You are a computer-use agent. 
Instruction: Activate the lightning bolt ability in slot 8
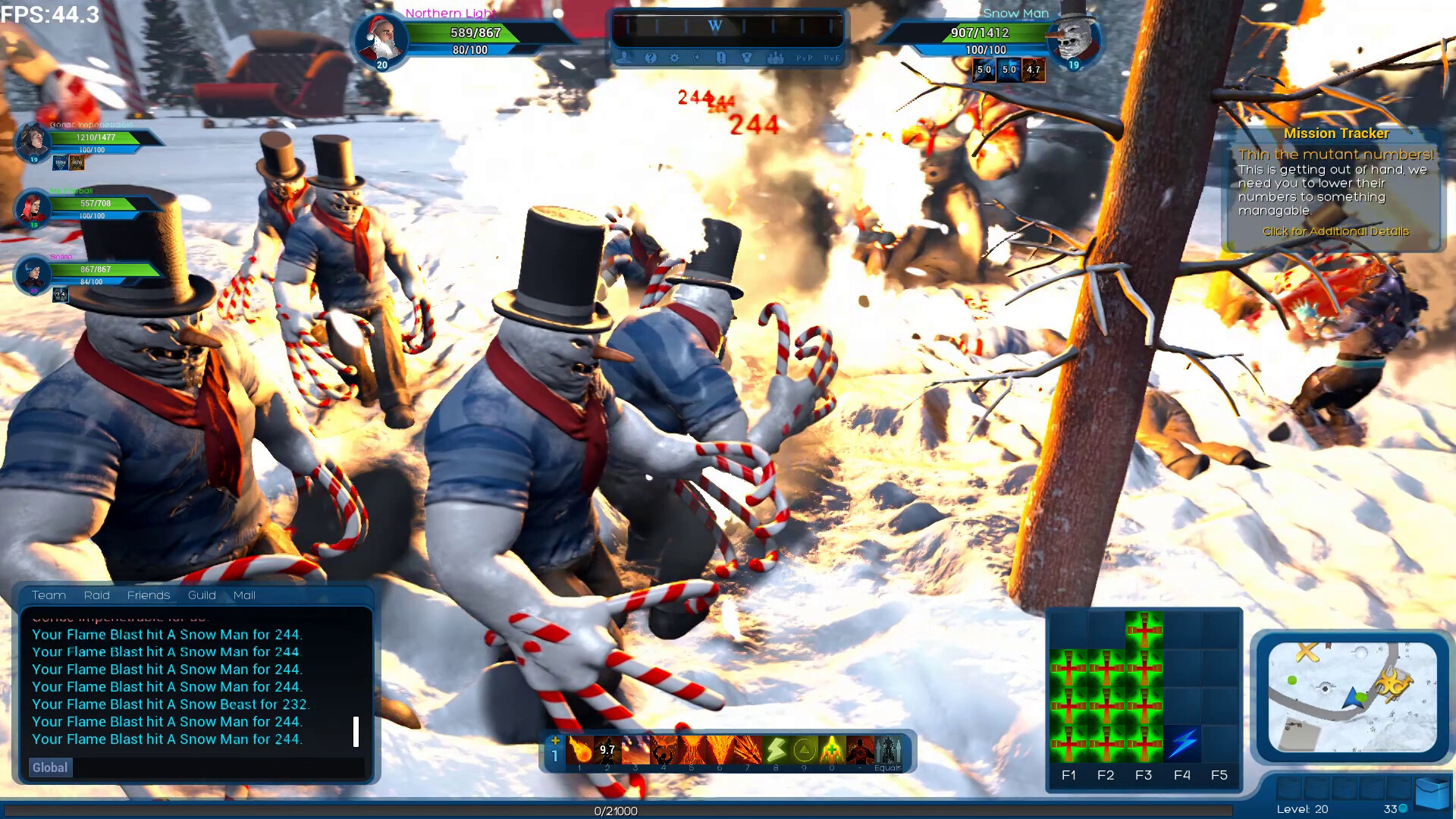tap(775, 751)
